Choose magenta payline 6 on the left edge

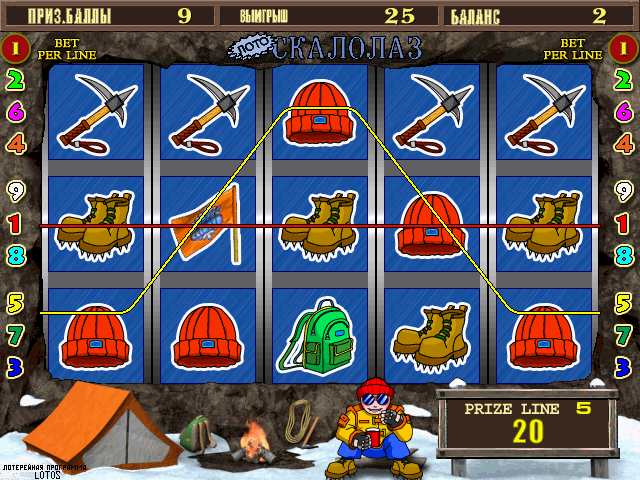click(15, 112)
